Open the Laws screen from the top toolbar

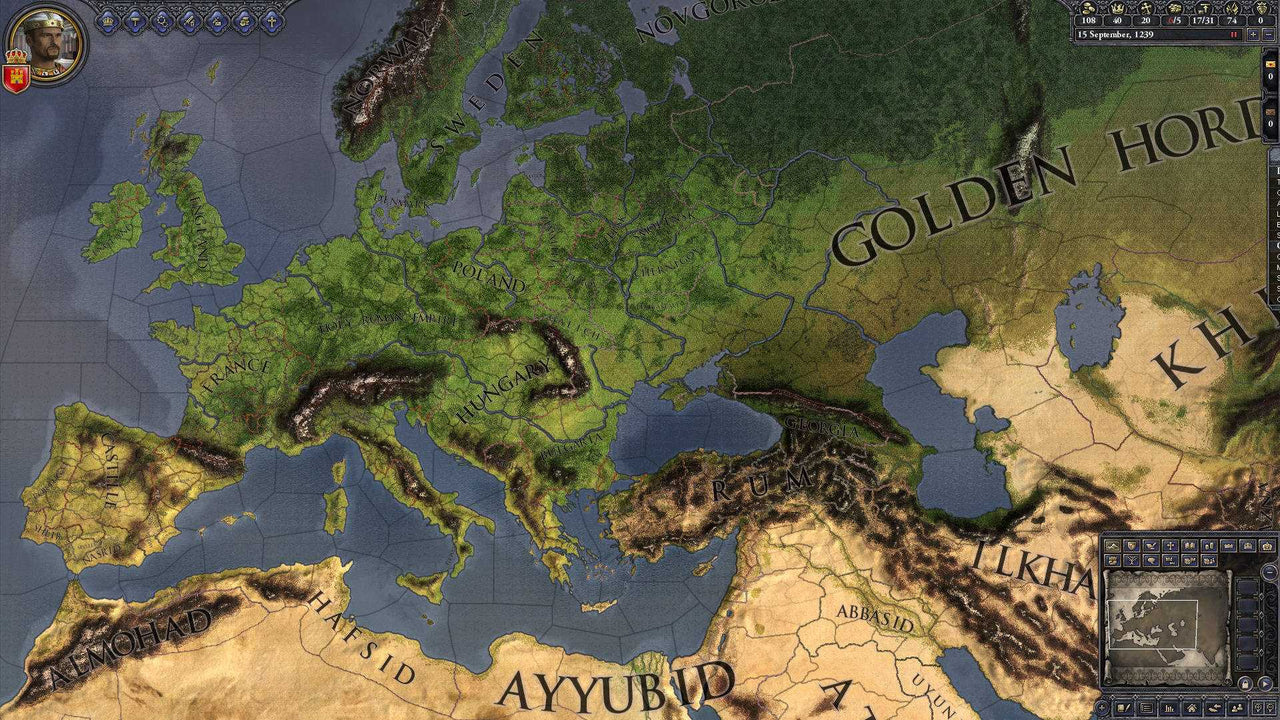point(135,20)
